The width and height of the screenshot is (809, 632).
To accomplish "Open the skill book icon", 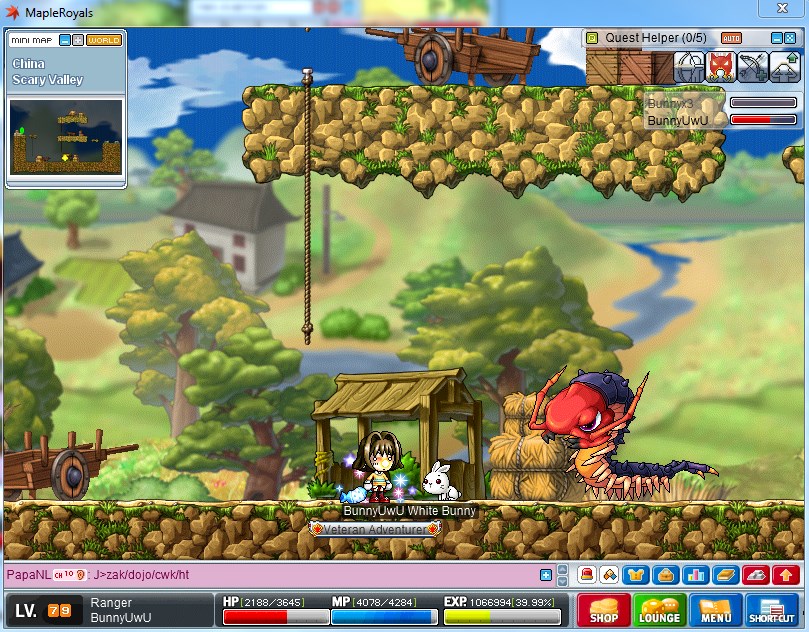I will (x=725, y=575).
